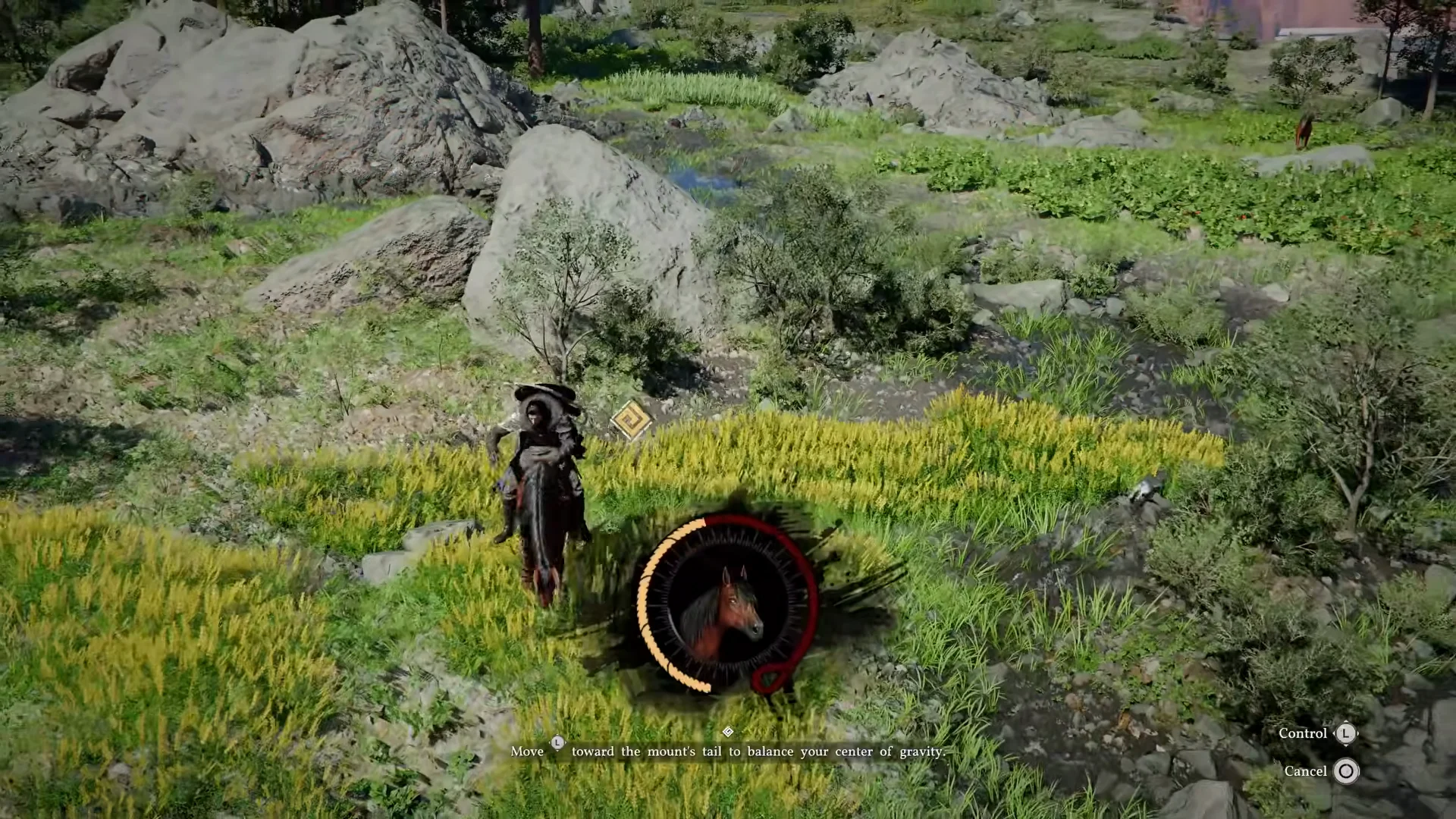This screenshot has width=1456, height=819.
Task: Click the circle button icon beside Cancel
Action: 1345,771
